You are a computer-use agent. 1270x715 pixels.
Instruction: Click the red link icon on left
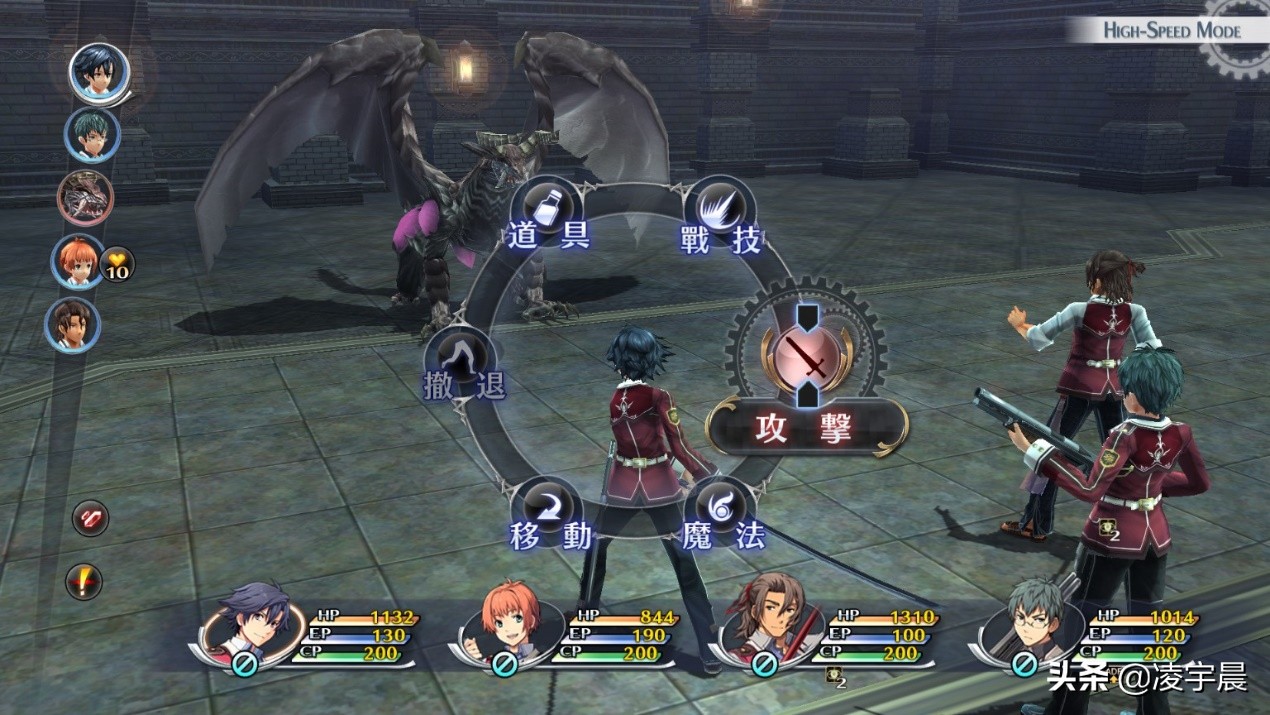coord(90,517)
